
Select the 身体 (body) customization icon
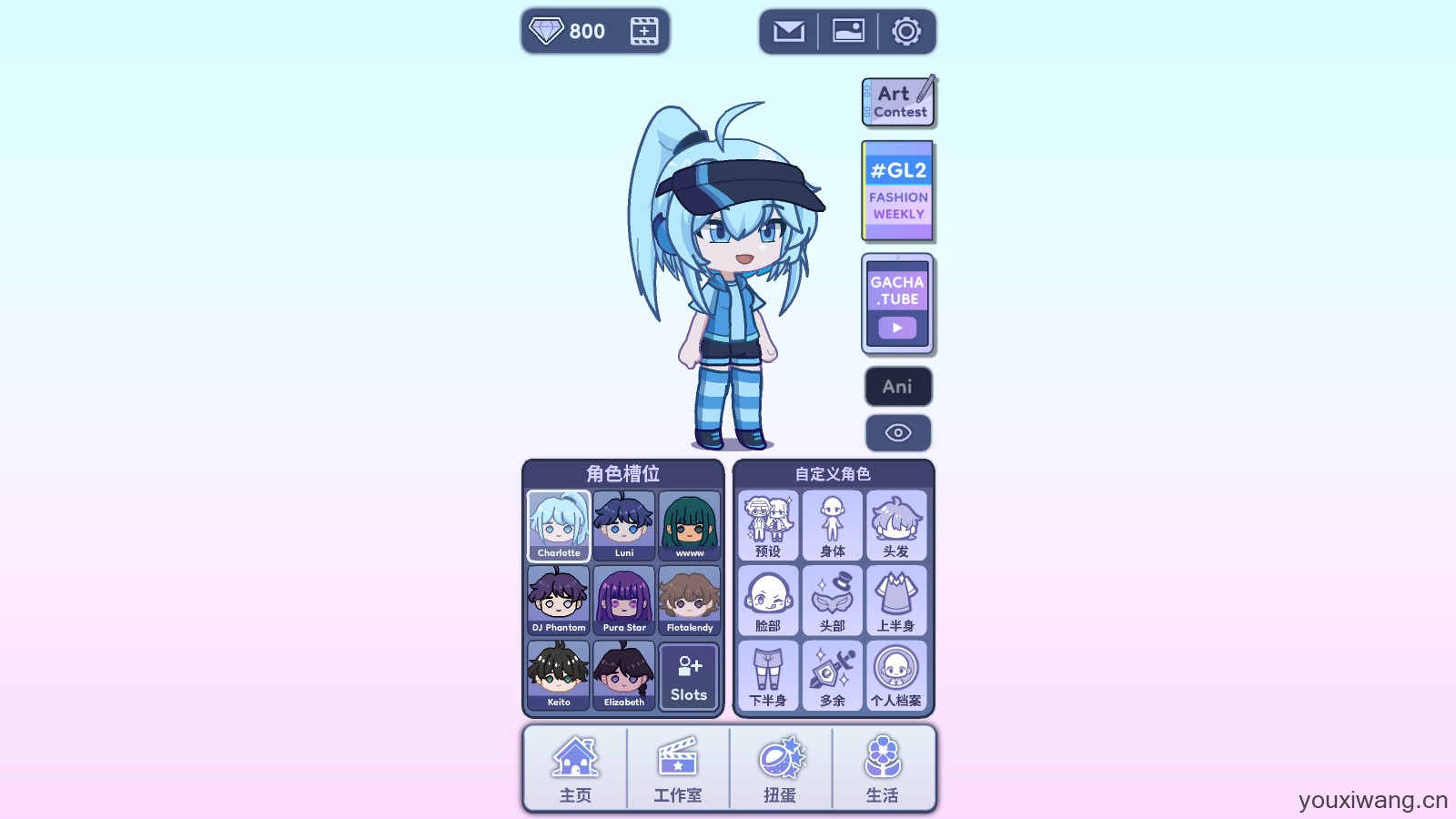[834, 526]
